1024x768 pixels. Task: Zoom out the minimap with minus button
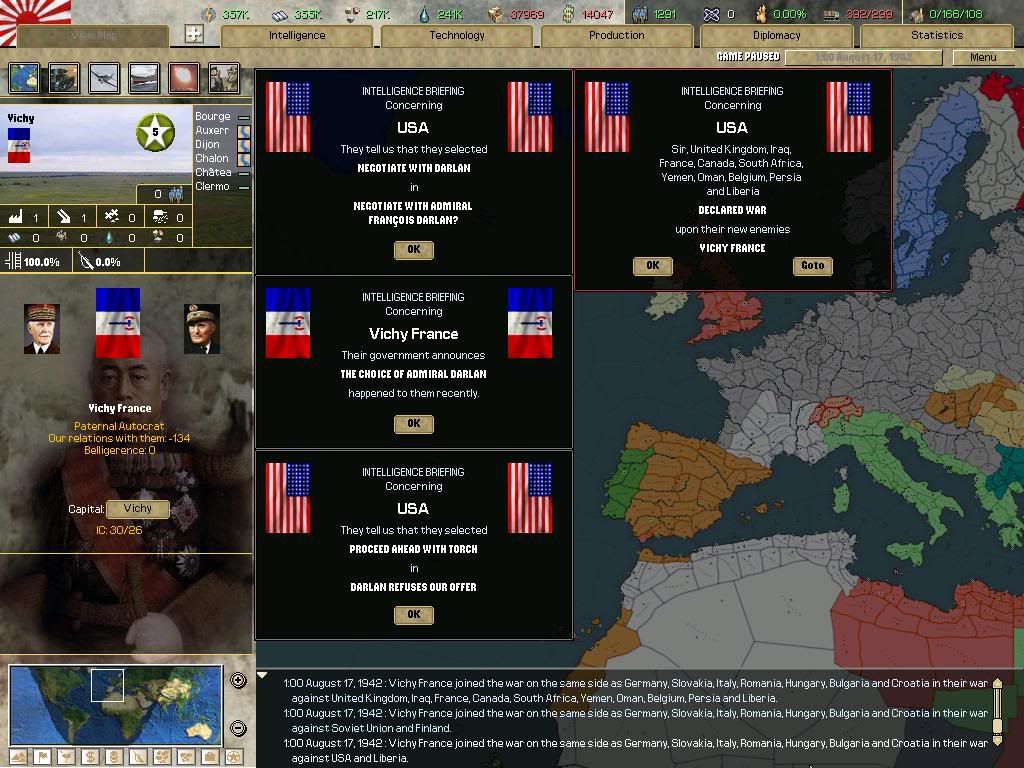coord(239,728)
